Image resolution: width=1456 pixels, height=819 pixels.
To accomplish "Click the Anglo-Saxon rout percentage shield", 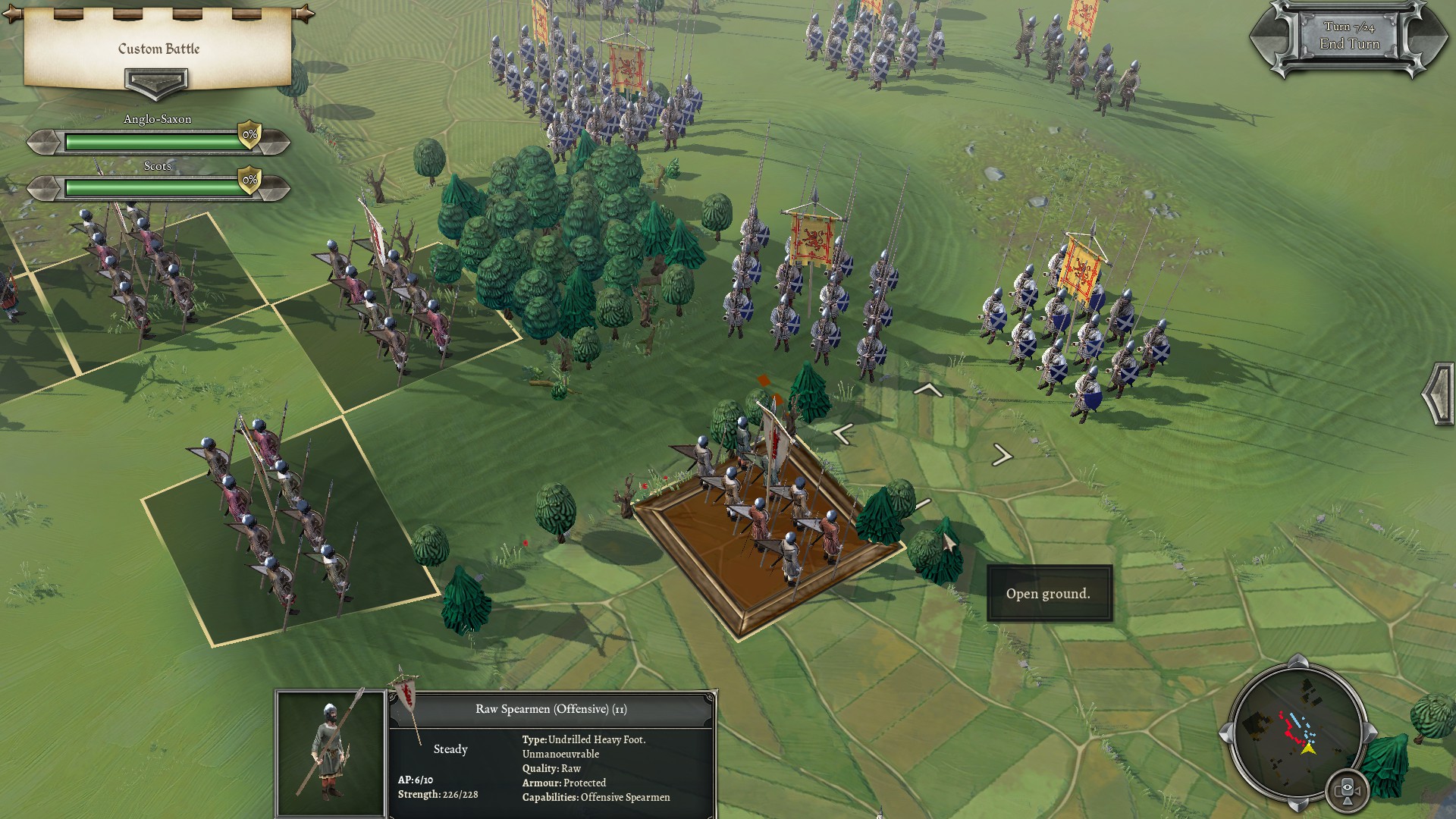I will click(249, 135).
